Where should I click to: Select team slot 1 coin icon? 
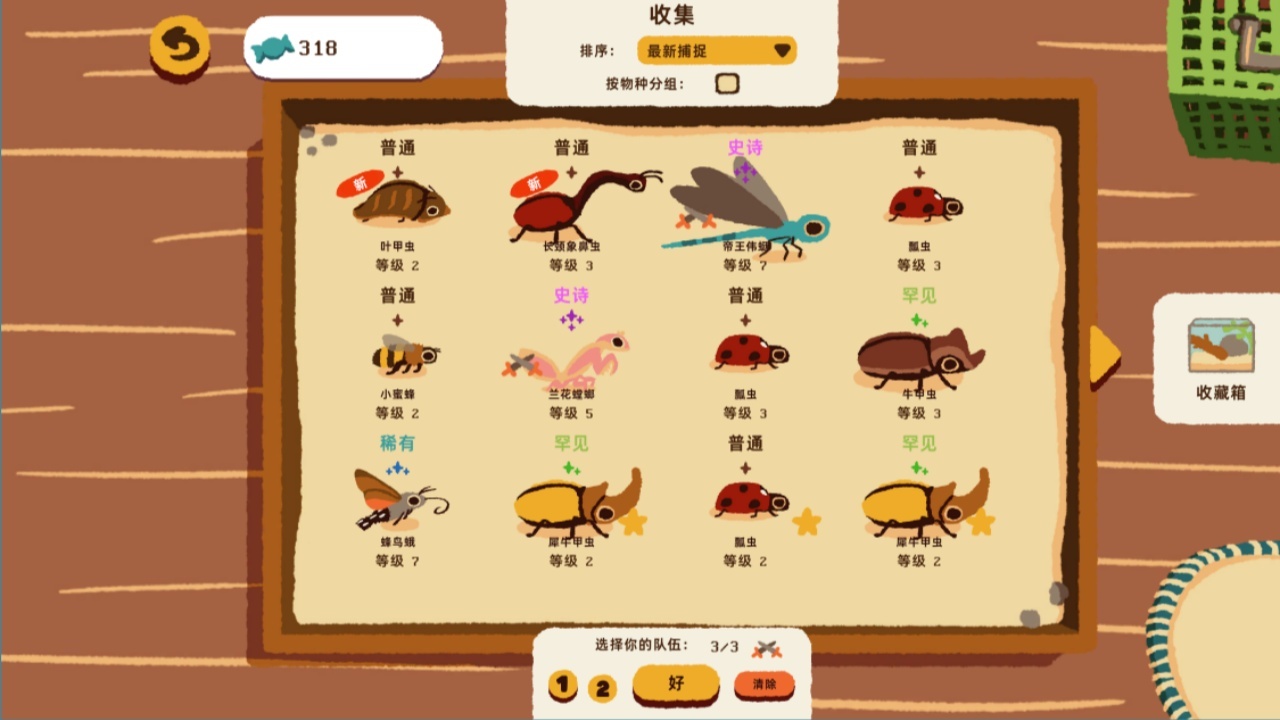pos(565,687)
